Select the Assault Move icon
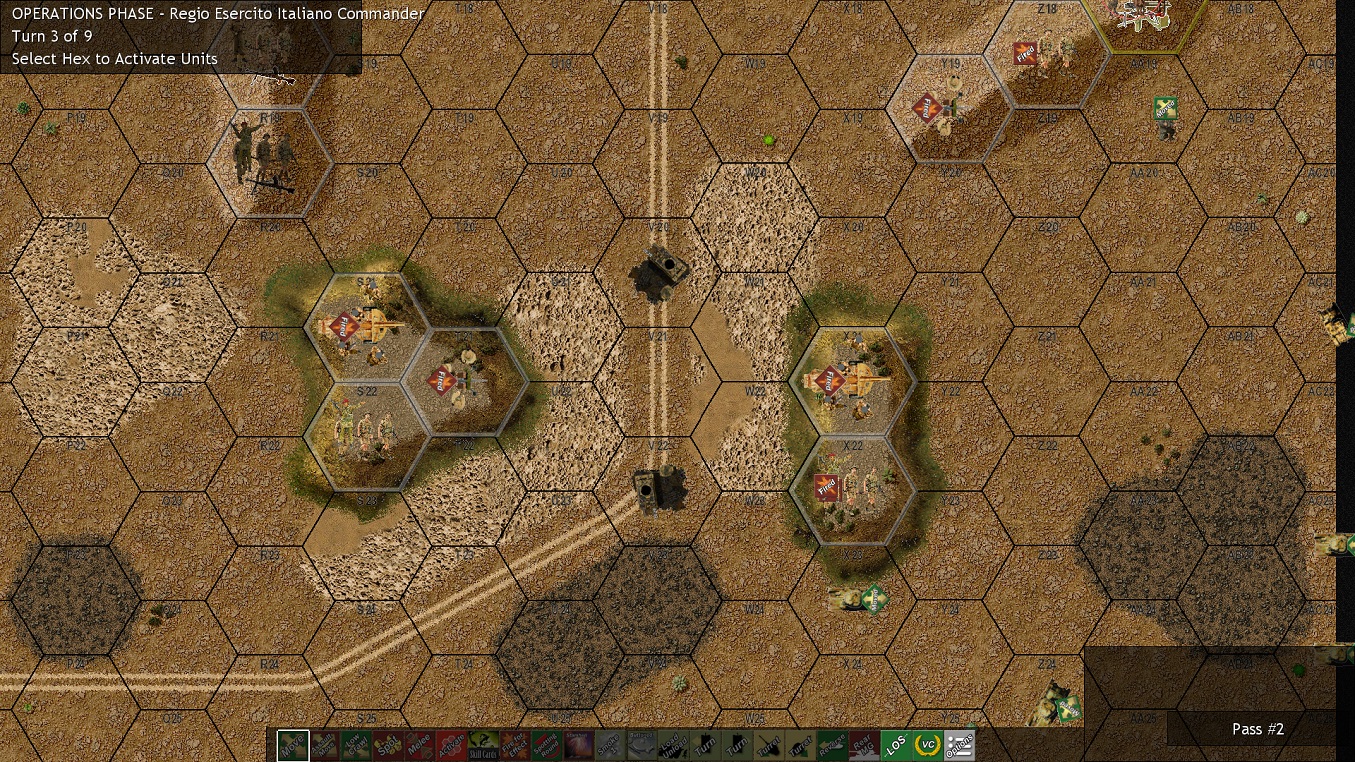 coord(323,744)
